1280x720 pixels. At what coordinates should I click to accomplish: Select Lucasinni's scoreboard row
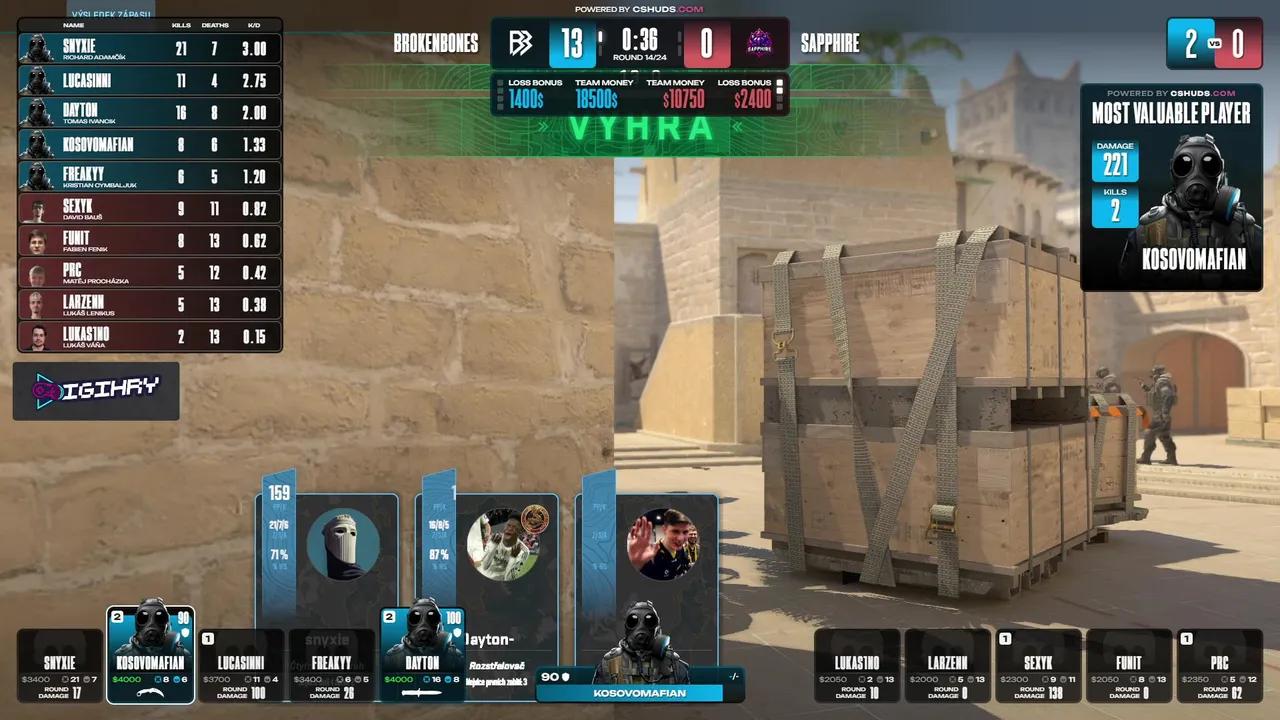tap(150, 81)
